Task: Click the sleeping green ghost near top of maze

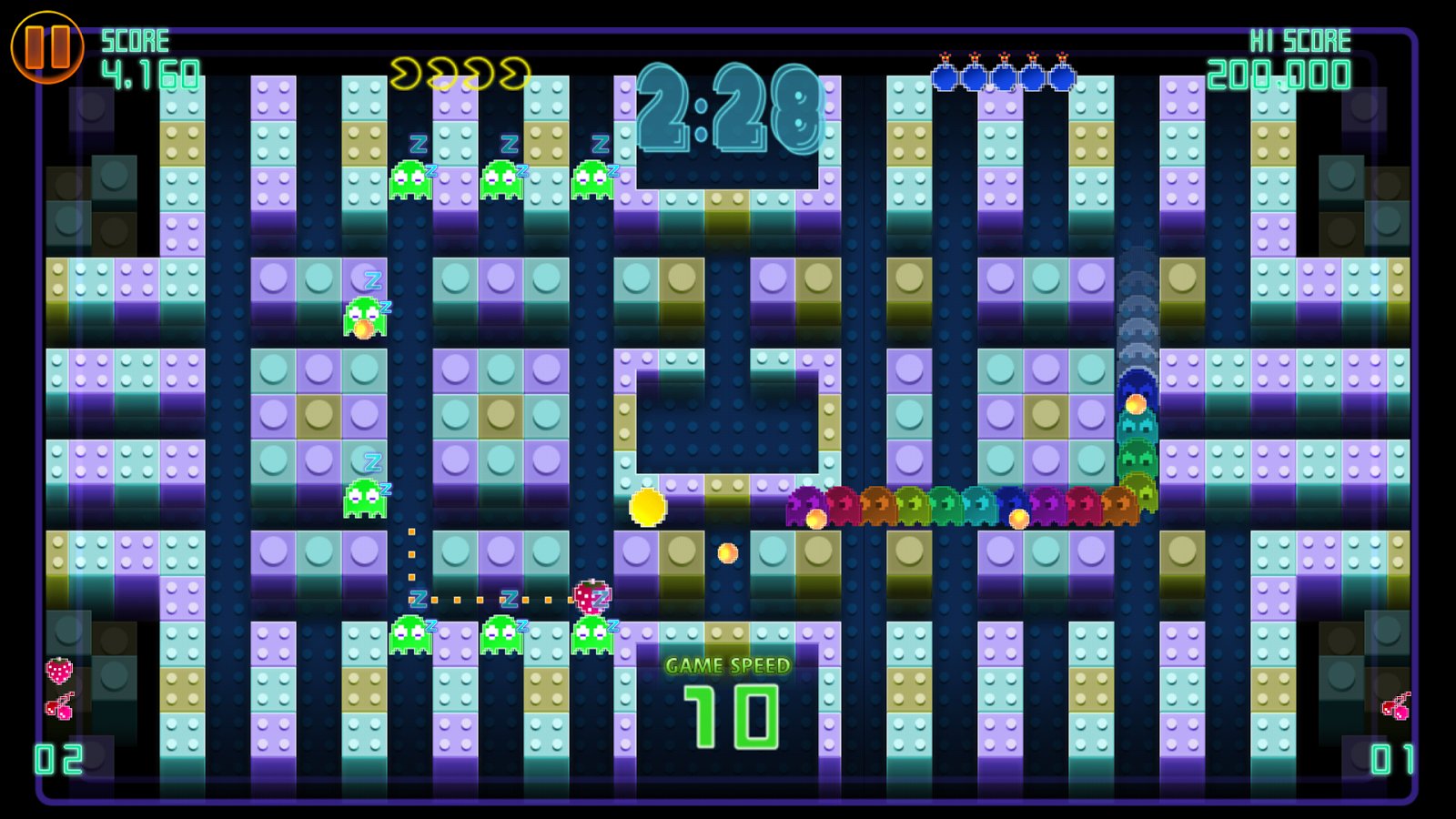Action: point(411,177)
